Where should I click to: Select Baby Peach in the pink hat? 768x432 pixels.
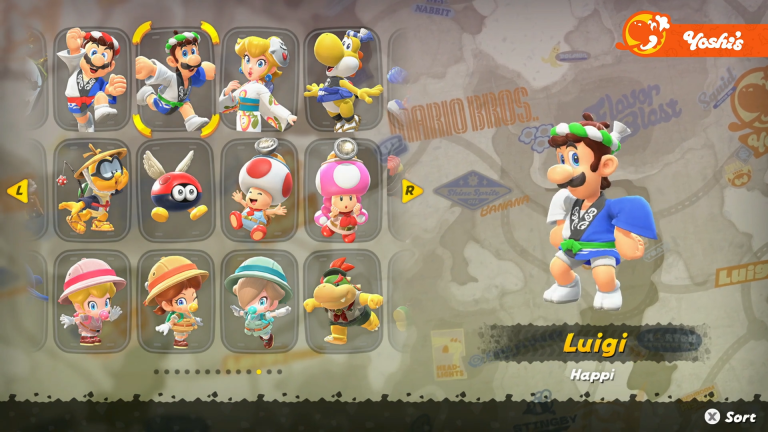[x=92, y=301]
